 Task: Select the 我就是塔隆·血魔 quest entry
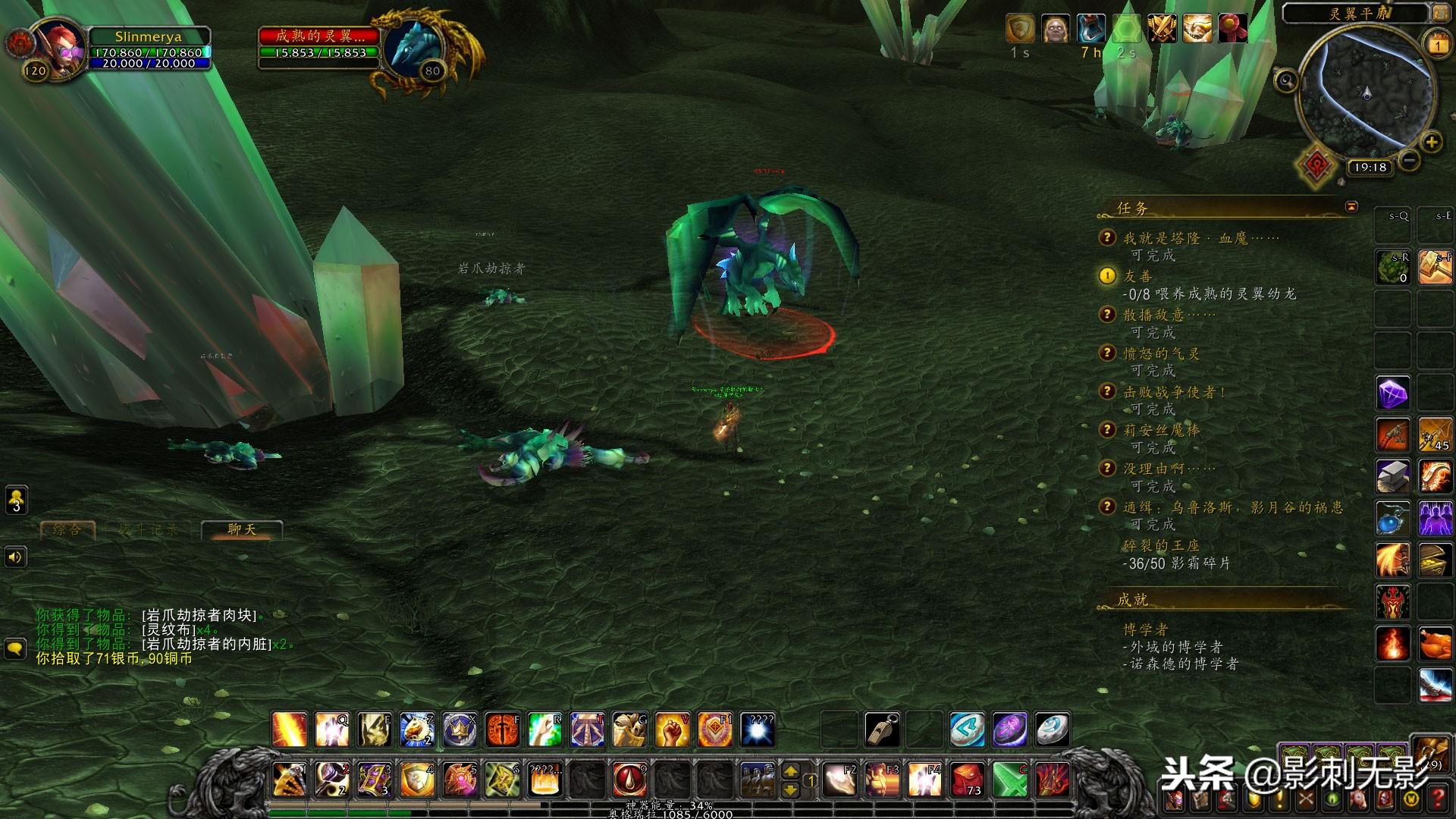click(x=1200, y=239)
